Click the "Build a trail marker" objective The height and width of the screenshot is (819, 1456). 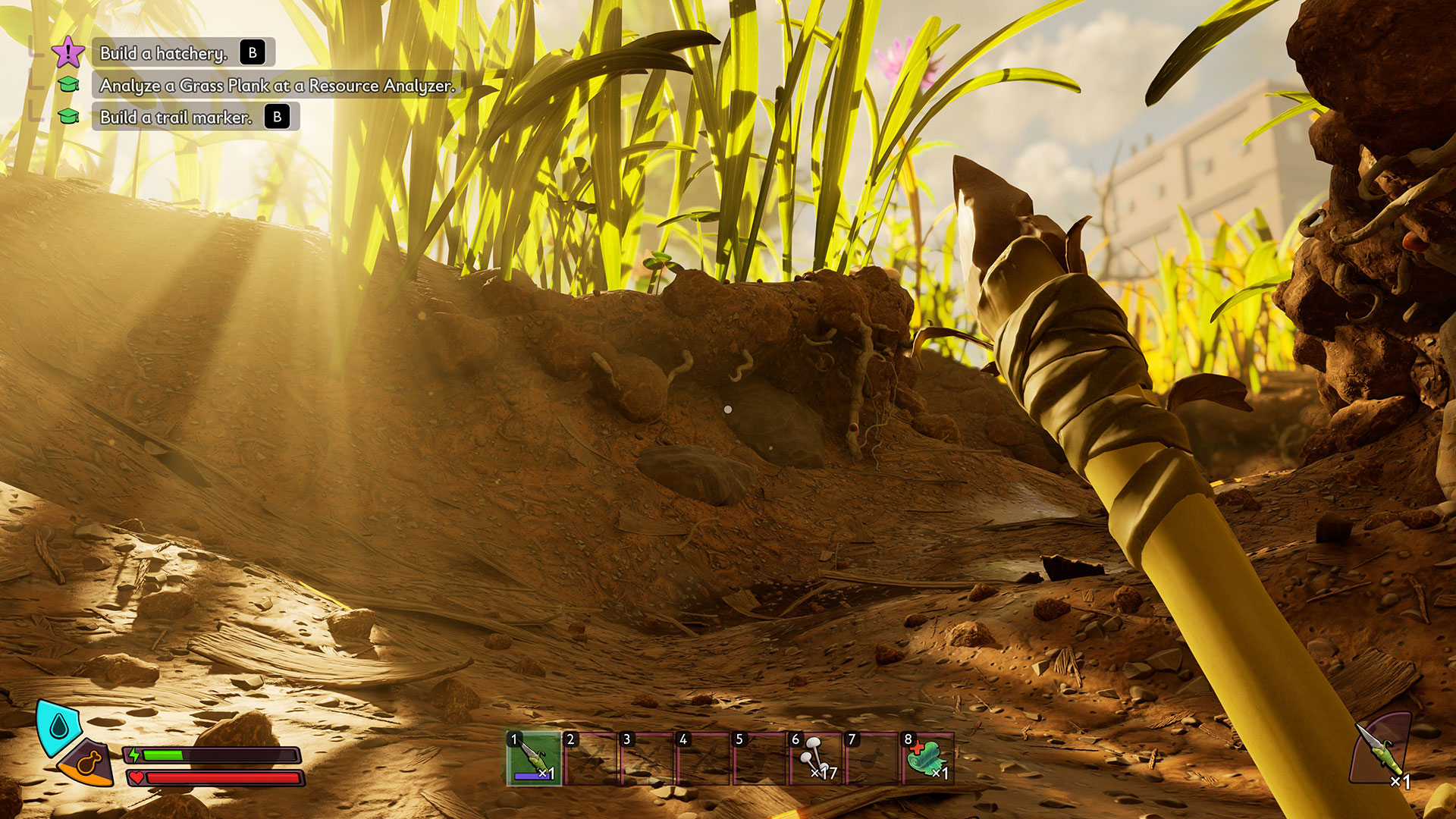pyautogui.click(x=176, y=118)
